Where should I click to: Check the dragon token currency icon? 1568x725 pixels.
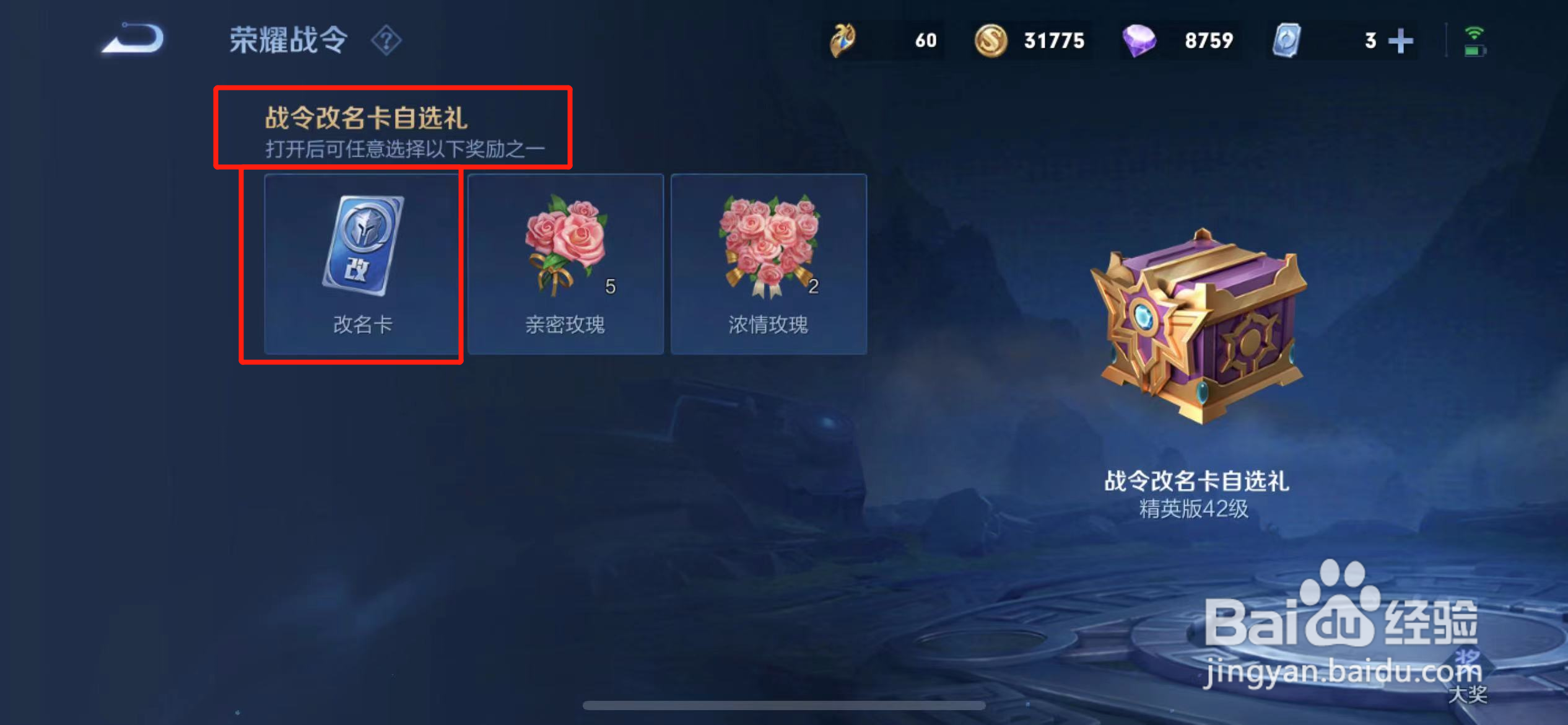click(x=841, y=39)
